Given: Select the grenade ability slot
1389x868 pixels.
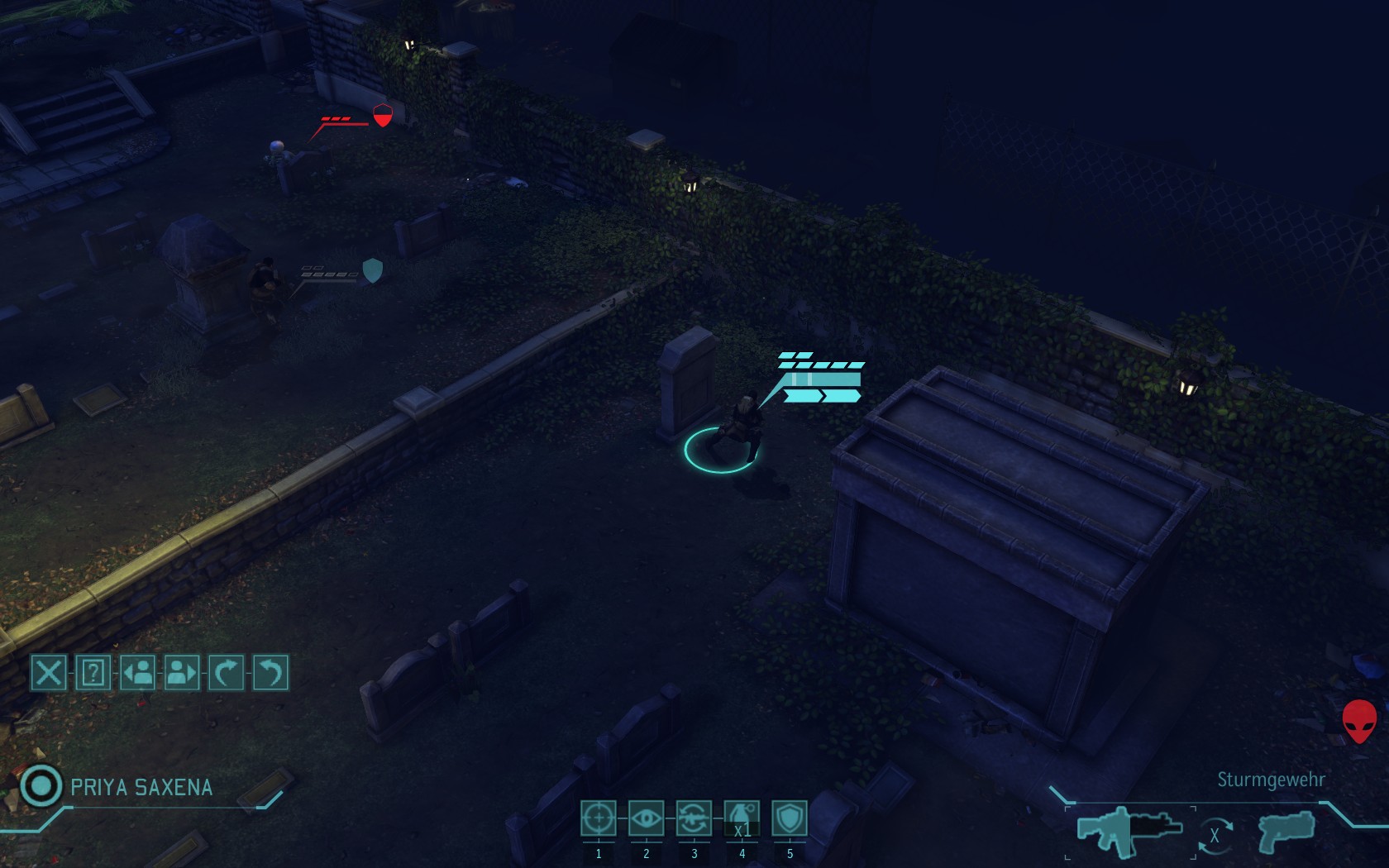Looking at the screenshot, I should (742, 818).
